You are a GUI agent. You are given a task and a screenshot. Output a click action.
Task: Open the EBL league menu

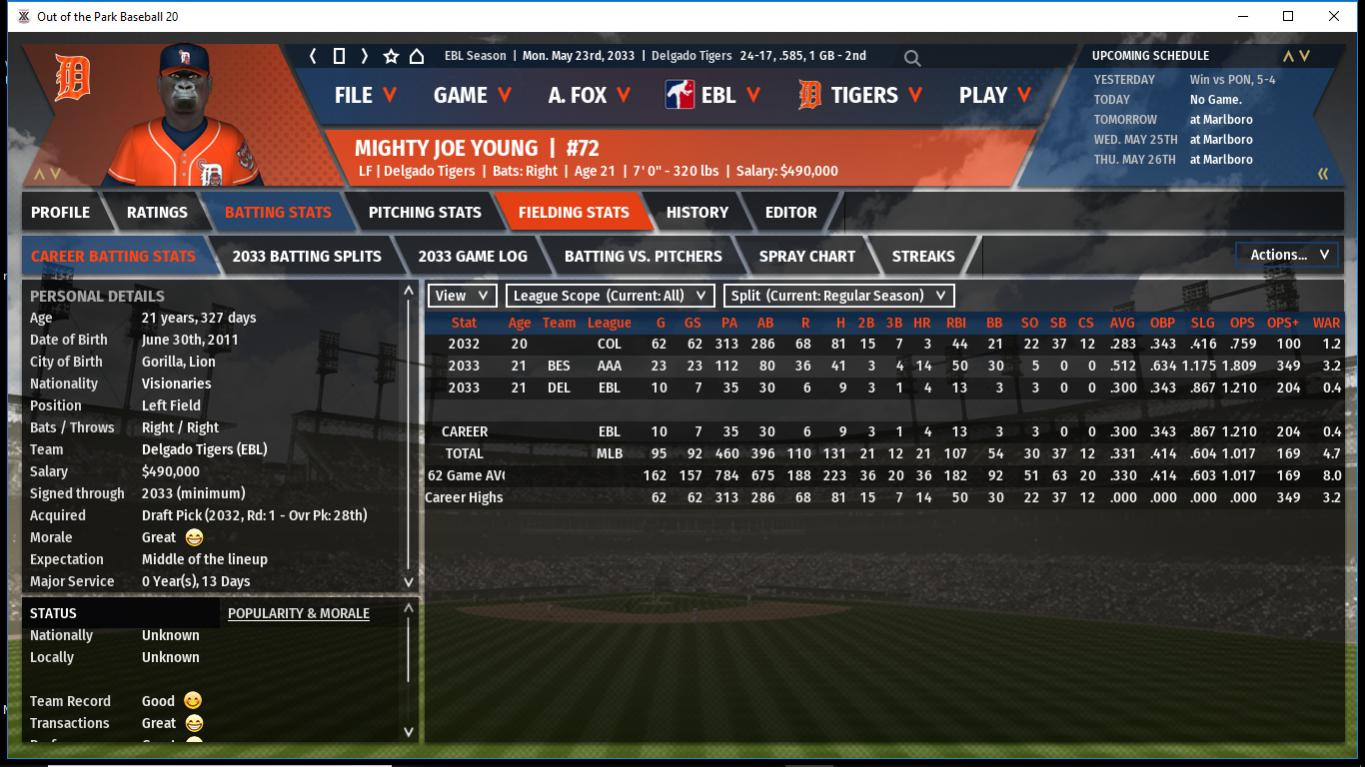point(713,95)
